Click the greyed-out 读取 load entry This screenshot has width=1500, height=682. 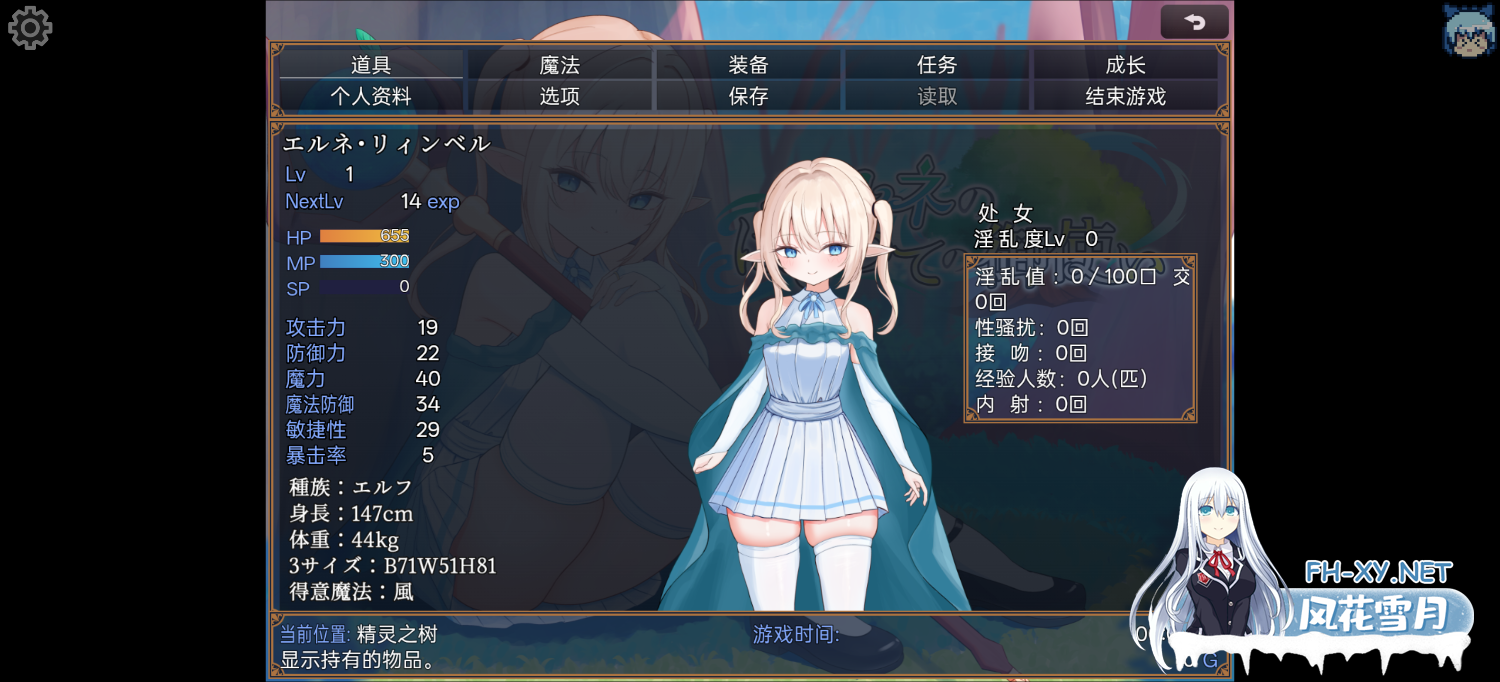(x=937, y=96)
